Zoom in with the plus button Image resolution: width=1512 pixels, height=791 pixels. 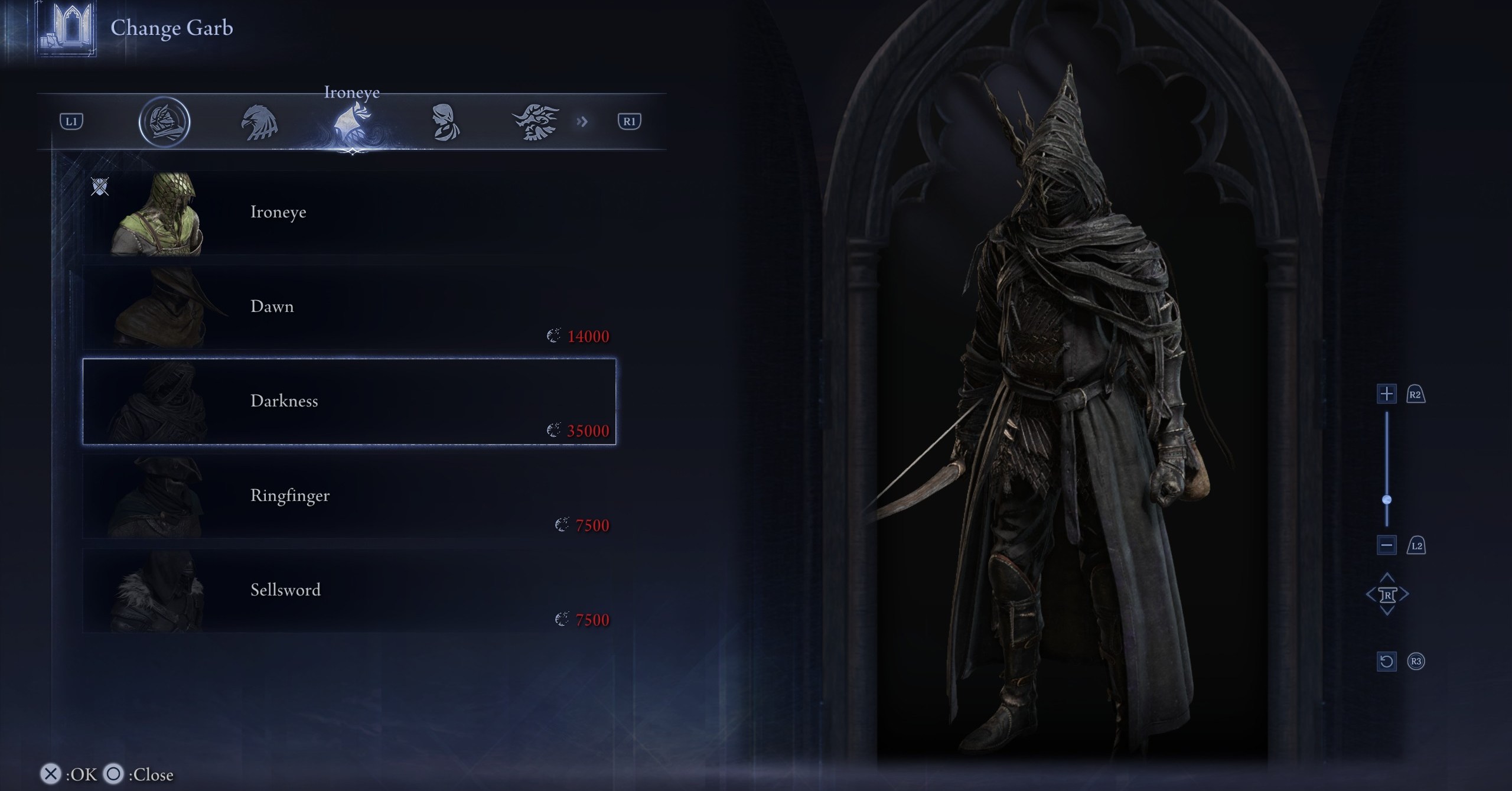pyautogui.click(x=1386, y=394)
